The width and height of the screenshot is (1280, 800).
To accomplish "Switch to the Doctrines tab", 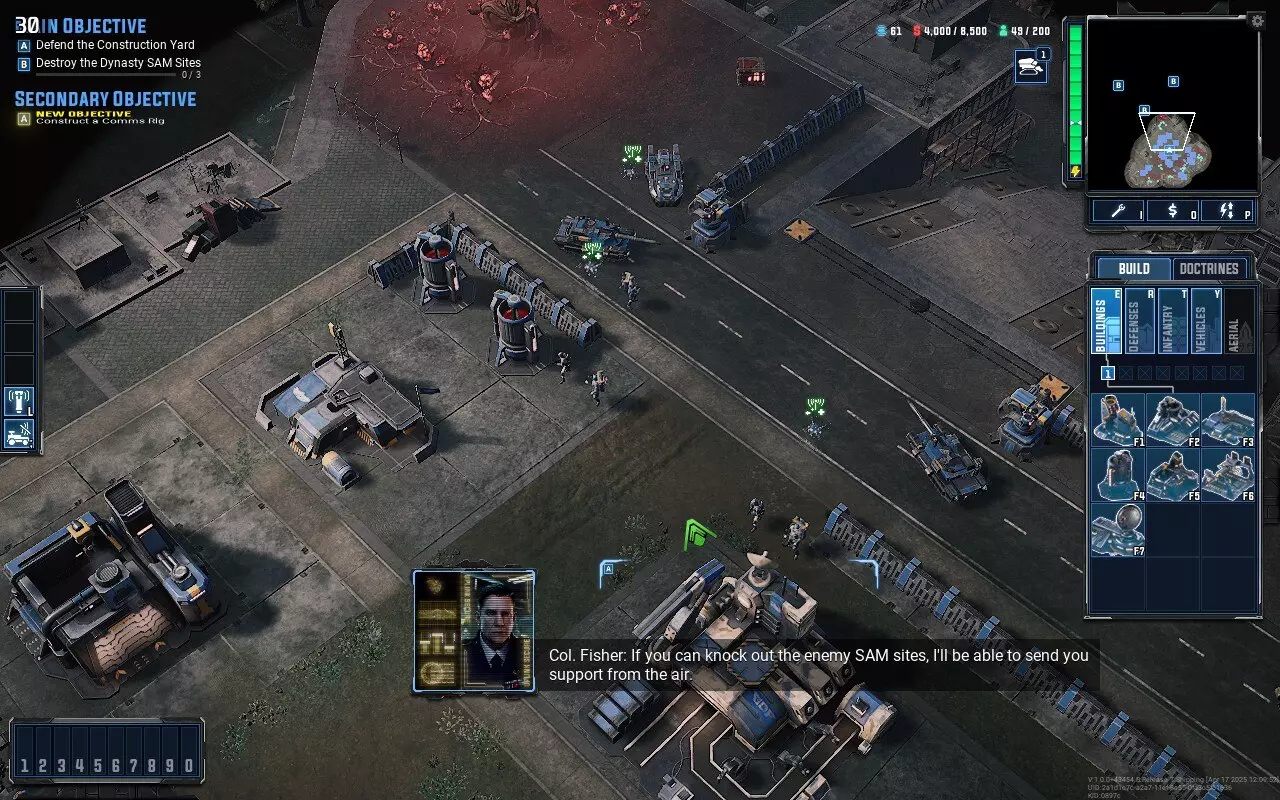I will (x=1209, y=269).
